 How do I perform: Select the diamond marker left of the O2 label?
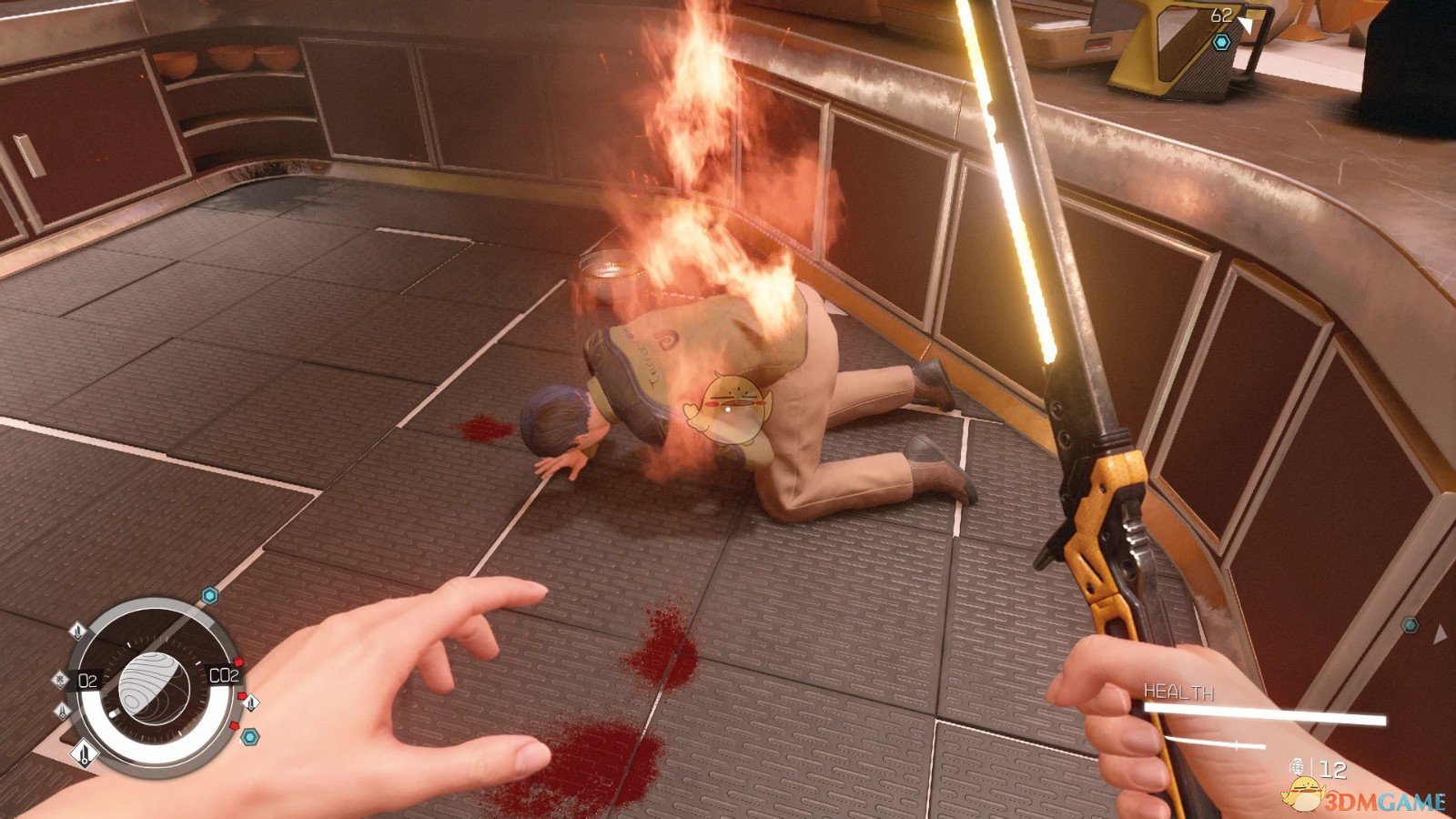[61, 678]
